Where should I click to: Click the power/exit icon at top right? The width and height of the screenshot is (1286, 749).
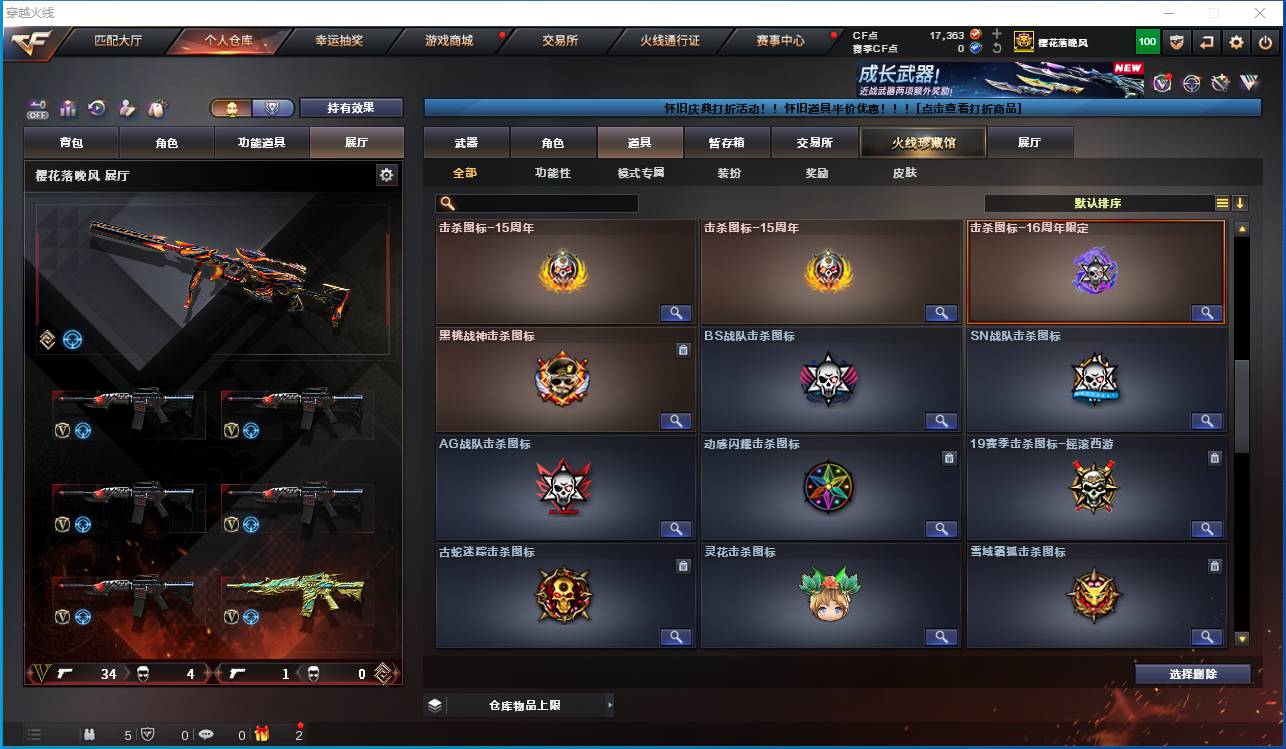pyautogui.click(x=1265, y=42)
